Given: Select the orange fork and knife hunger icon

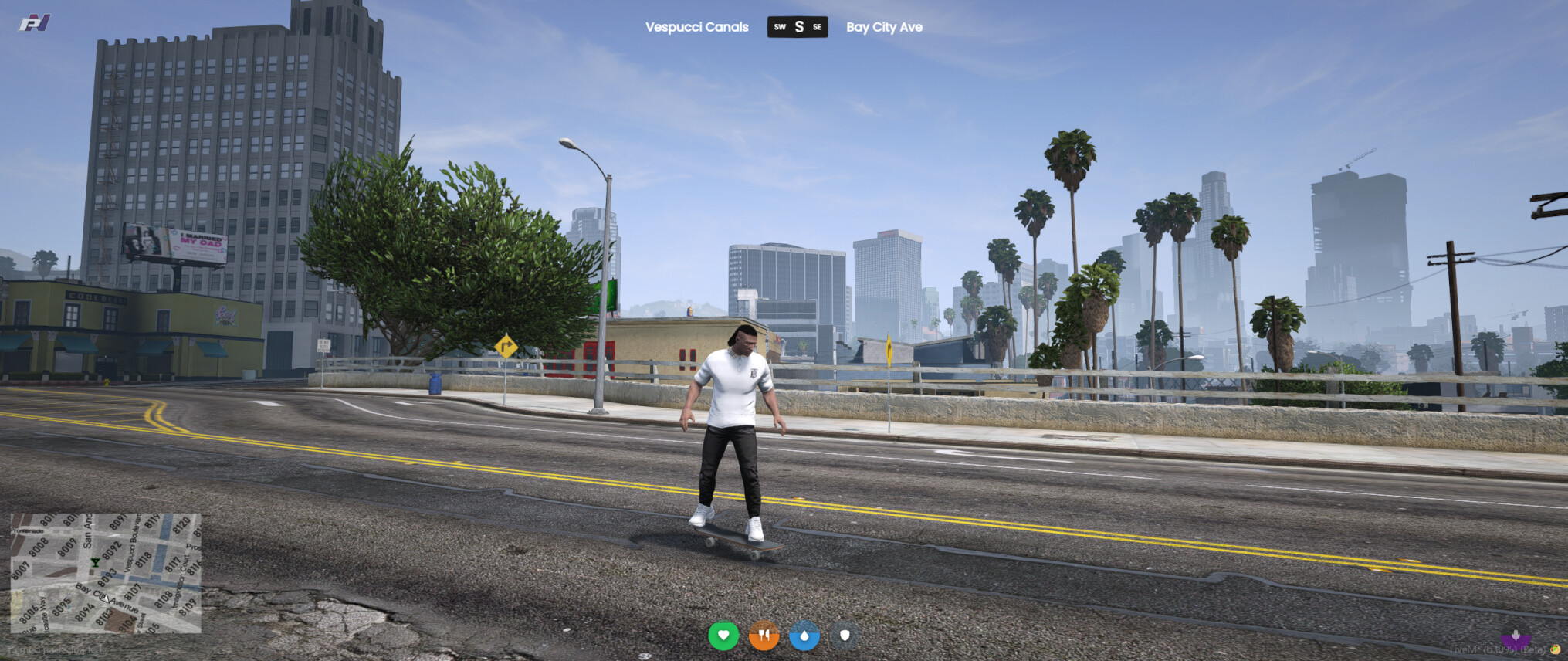Looking at the screenshot, I should [x=764, y=636].
